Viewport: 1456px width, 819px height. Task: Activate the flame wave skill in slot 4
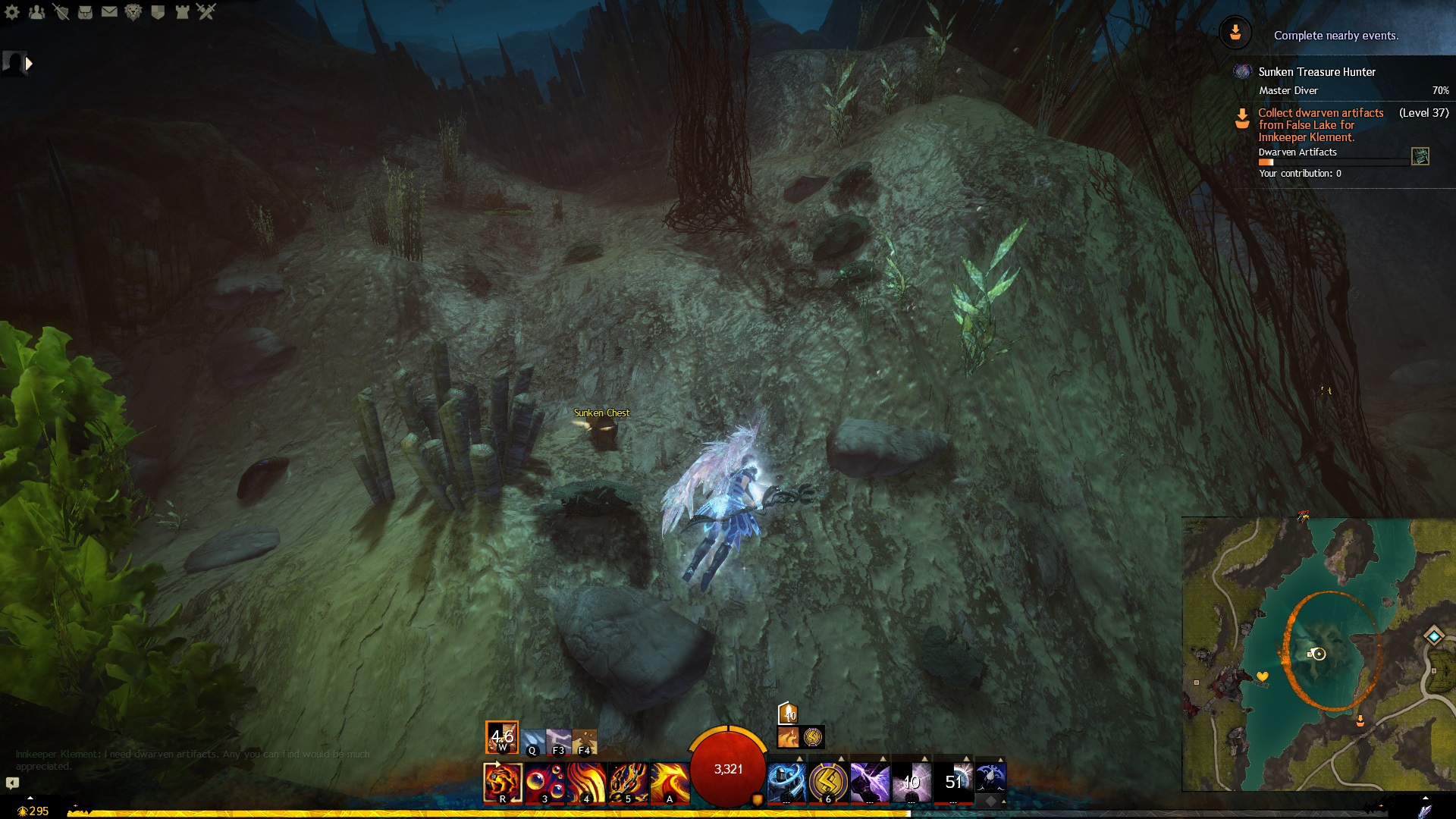coord(586,782)
